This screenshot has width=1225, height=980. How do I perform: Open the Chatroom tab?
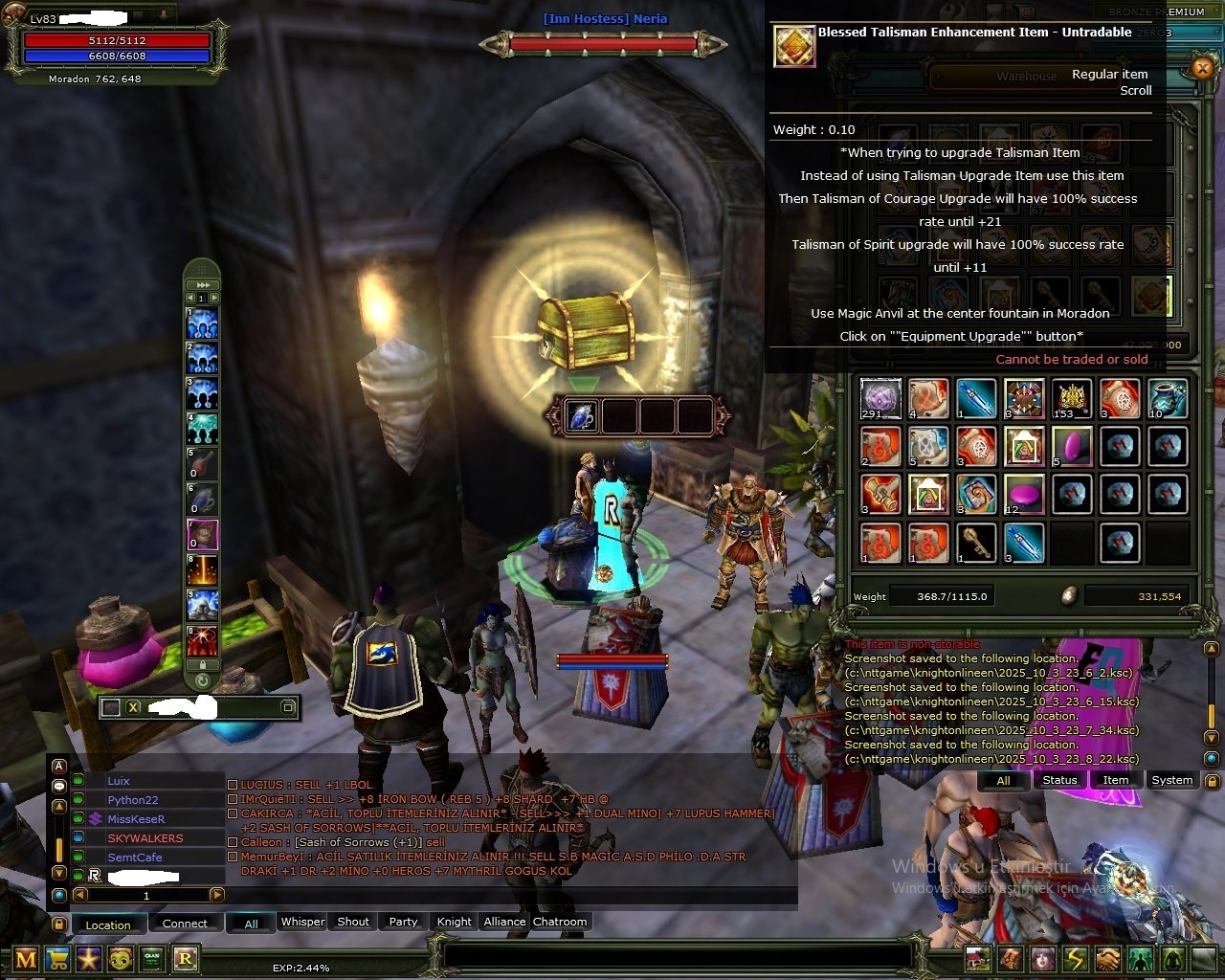(560, 922)
